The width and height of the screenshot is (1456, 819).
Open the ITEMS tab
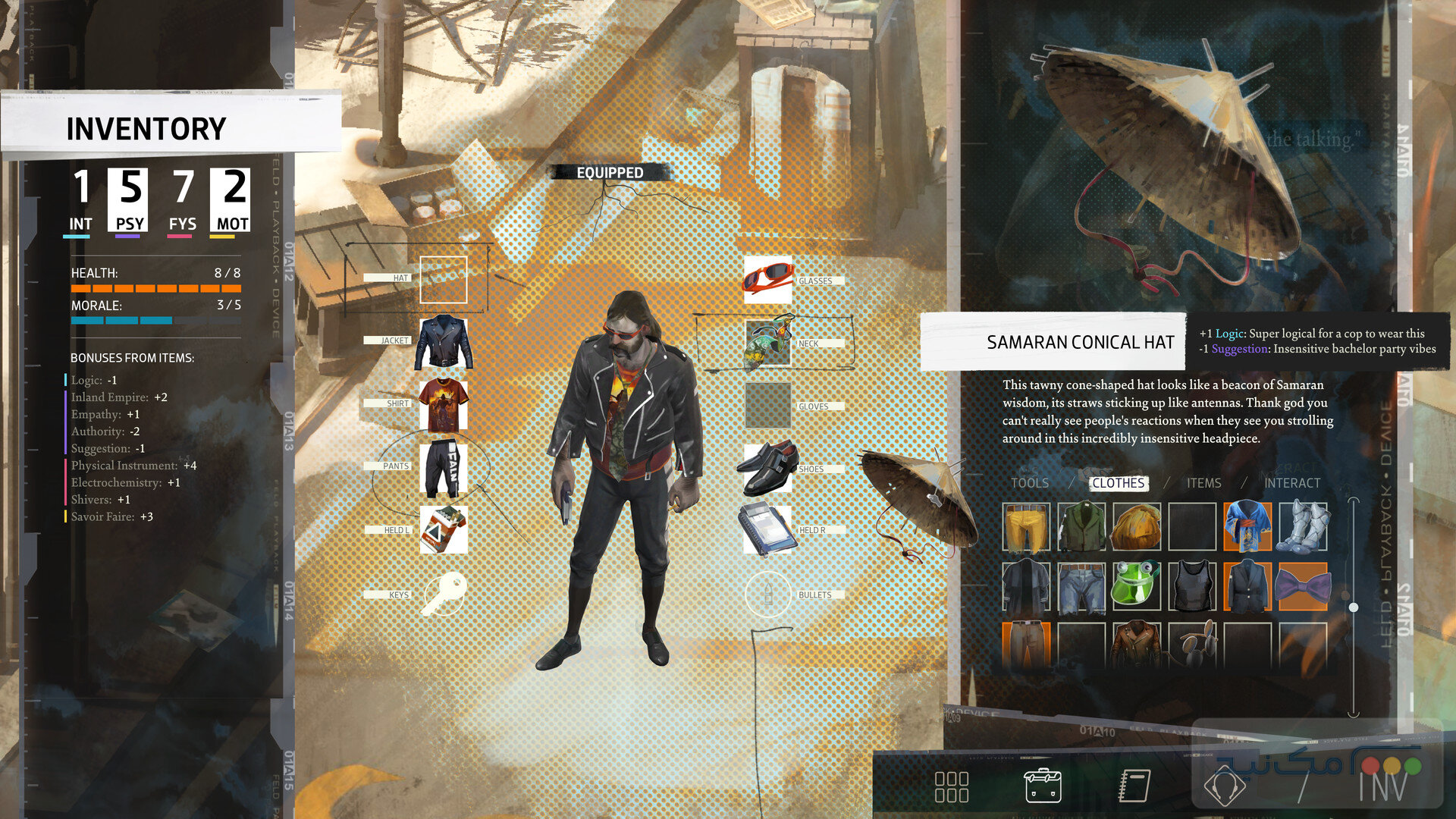click(x=1203, y=483)
